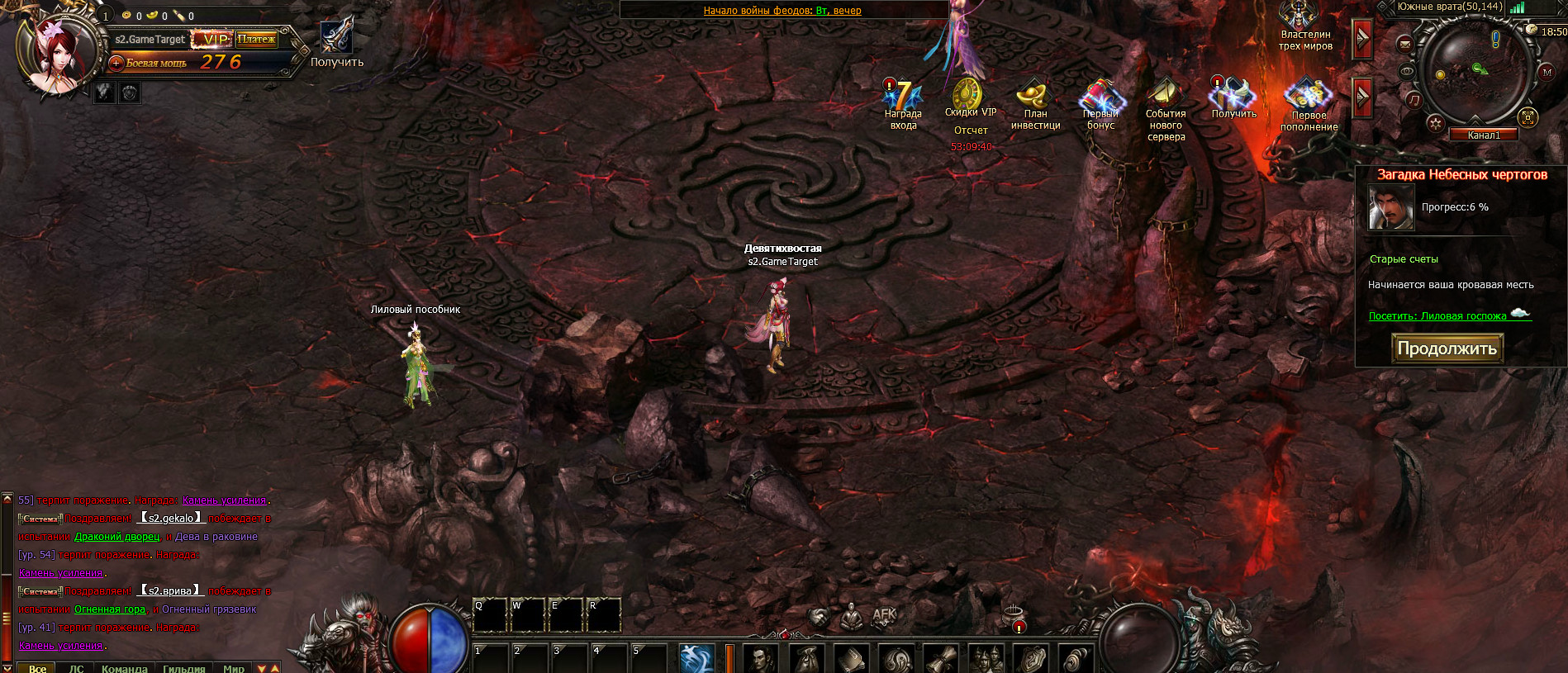
Task: Switch chat to the Гильдия tab
Action: (183, 668)
